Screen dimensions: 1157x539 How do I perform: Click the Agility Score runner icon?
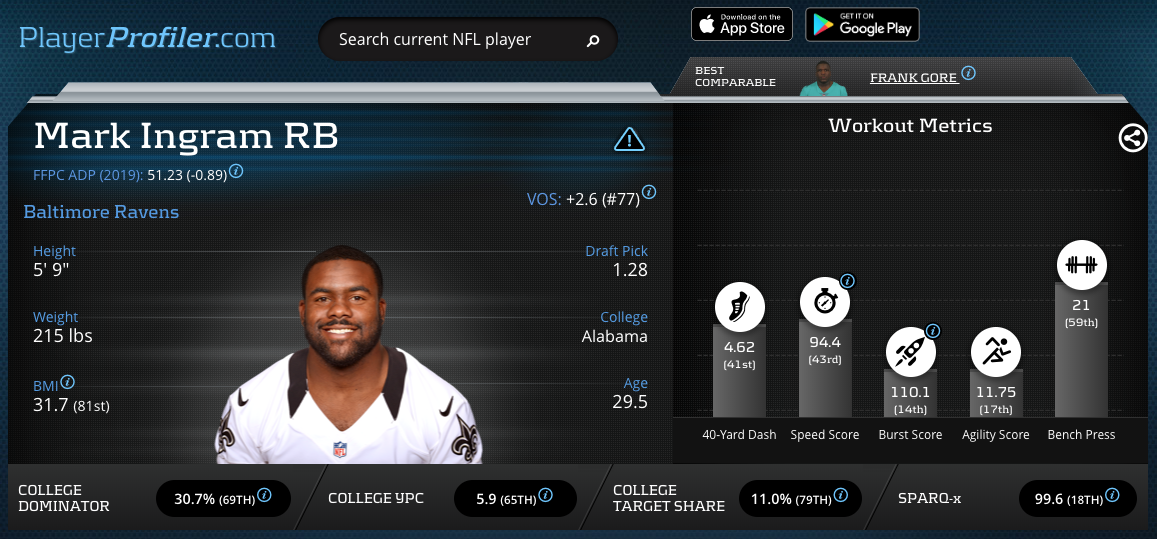[996, 351]
